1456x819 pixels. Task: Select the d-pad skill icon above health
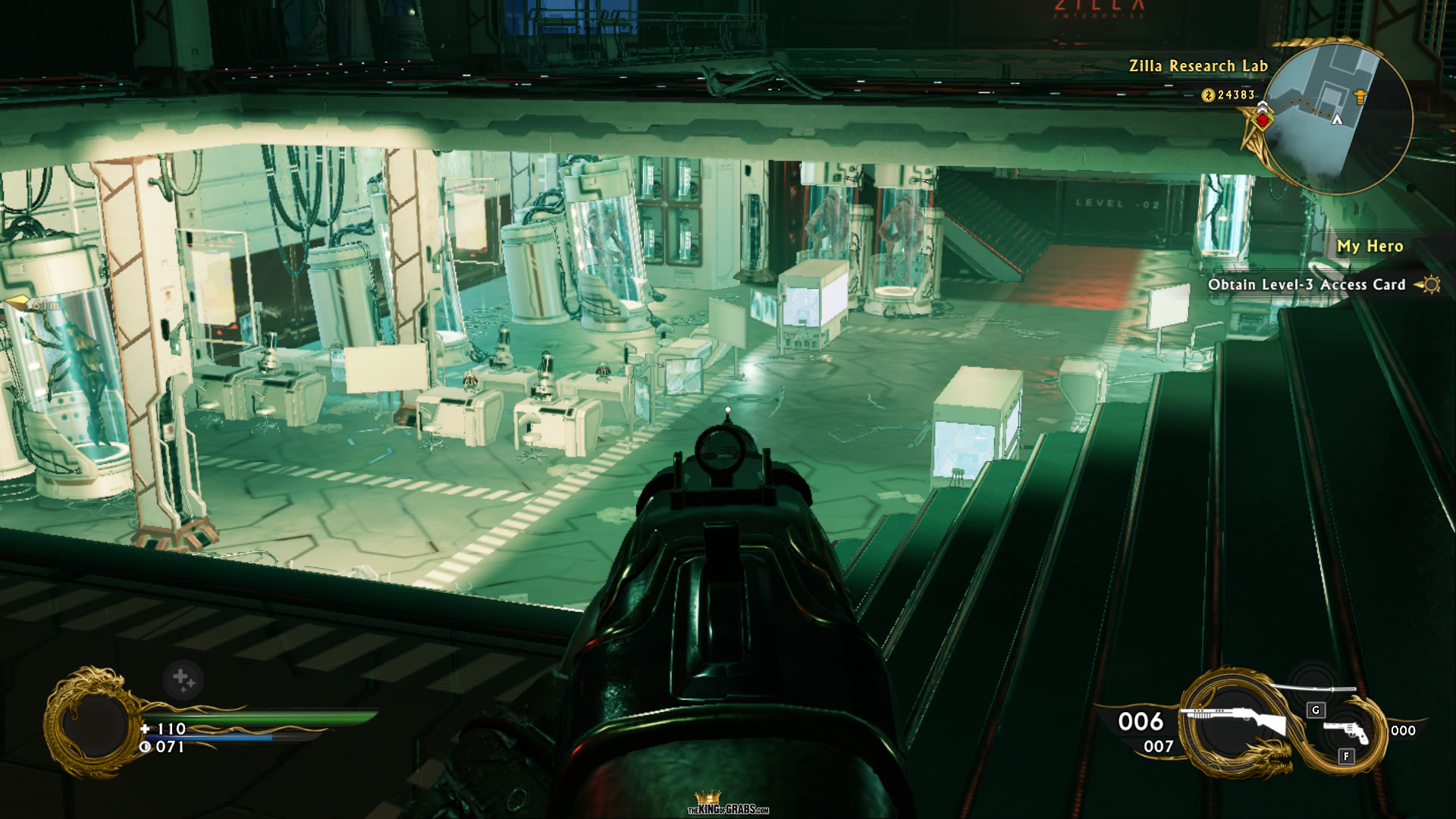183,679
